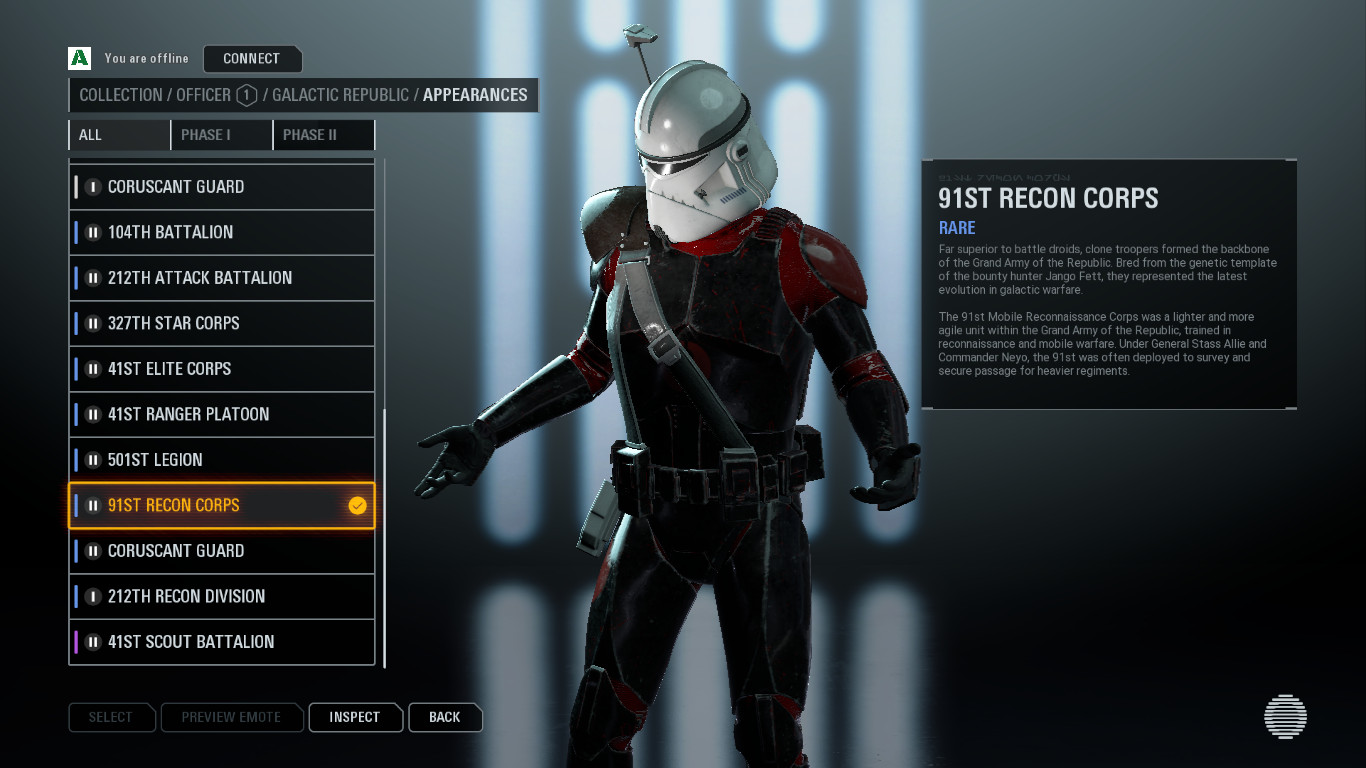
Task: Switch to the Phase II tab
Action: [x=323, y=134]
